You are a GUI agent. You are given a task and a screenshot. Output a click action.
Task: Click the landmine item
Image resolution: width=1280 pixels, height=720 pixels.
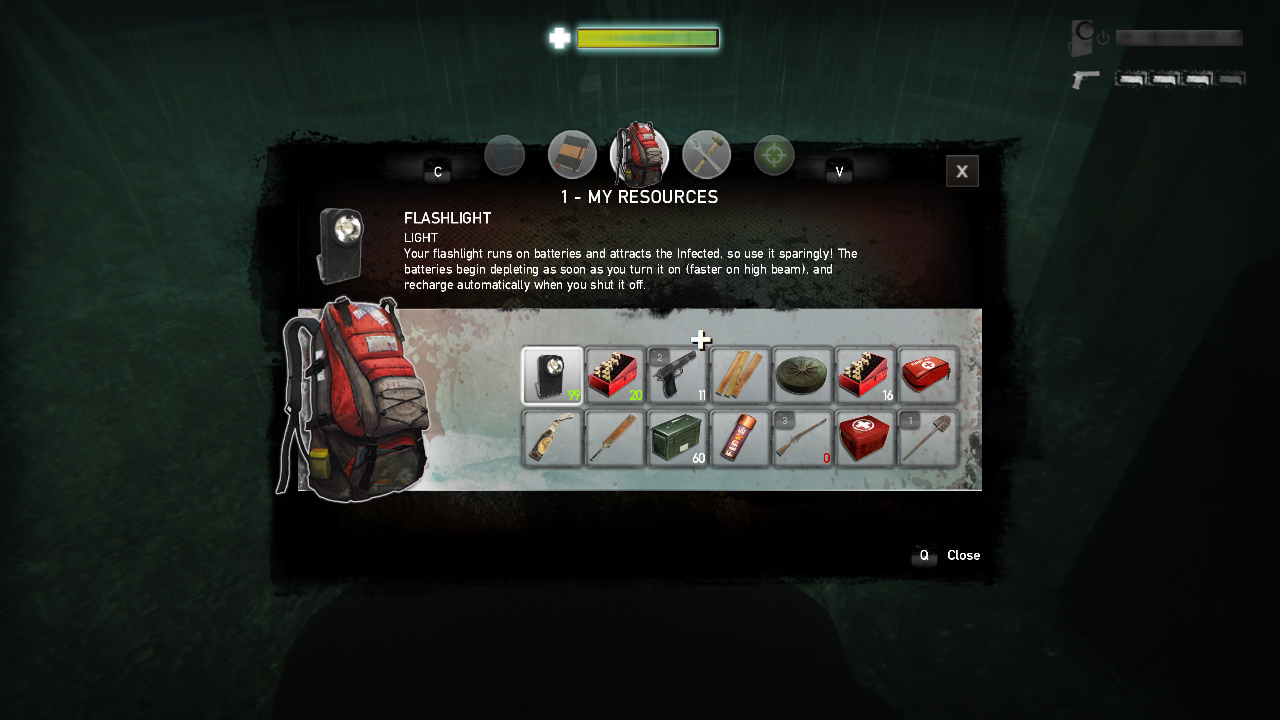(x=802, y=375)
